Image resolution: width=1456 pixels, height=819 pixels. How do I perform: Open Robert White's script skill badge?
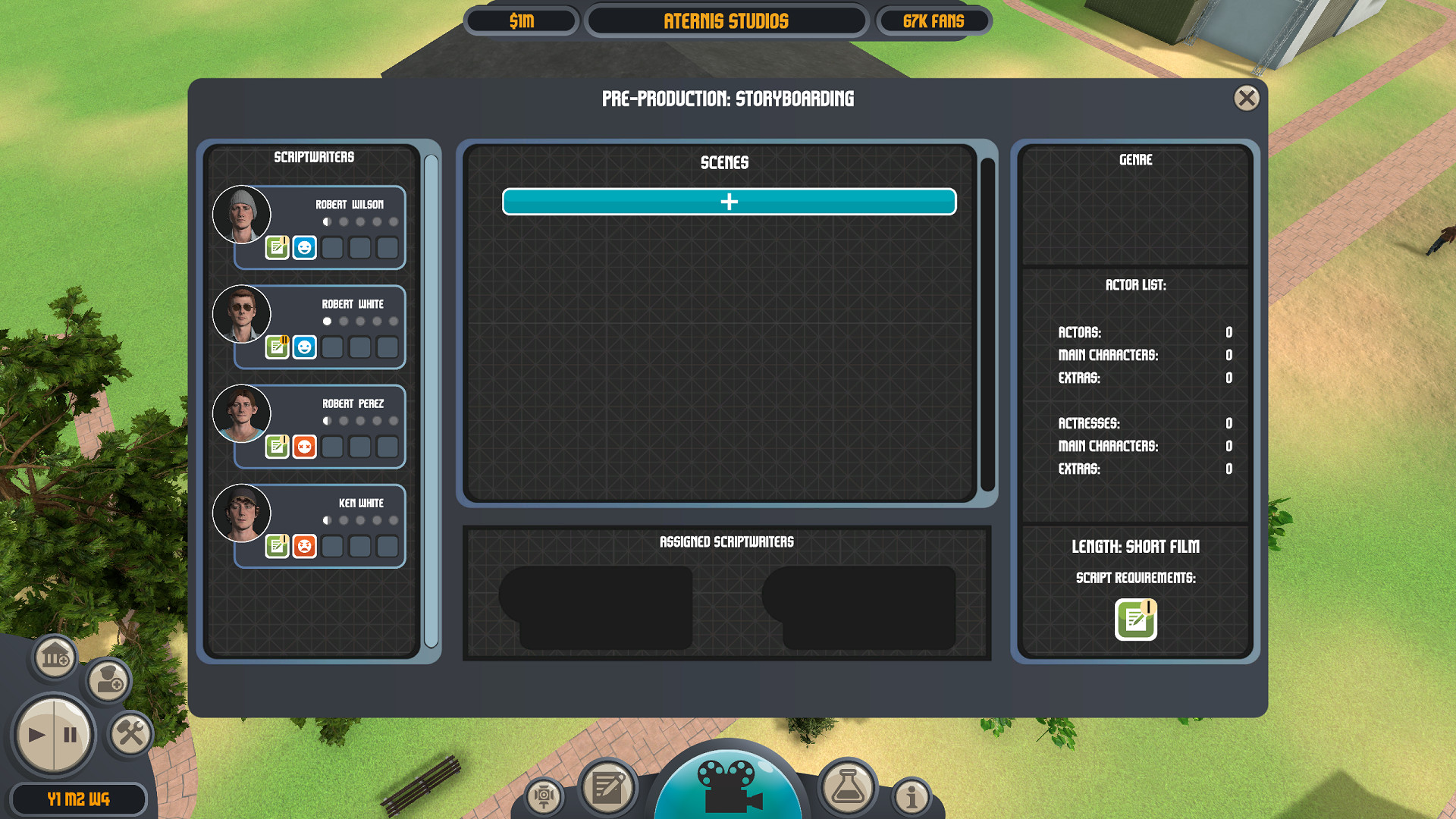(278, 347)
